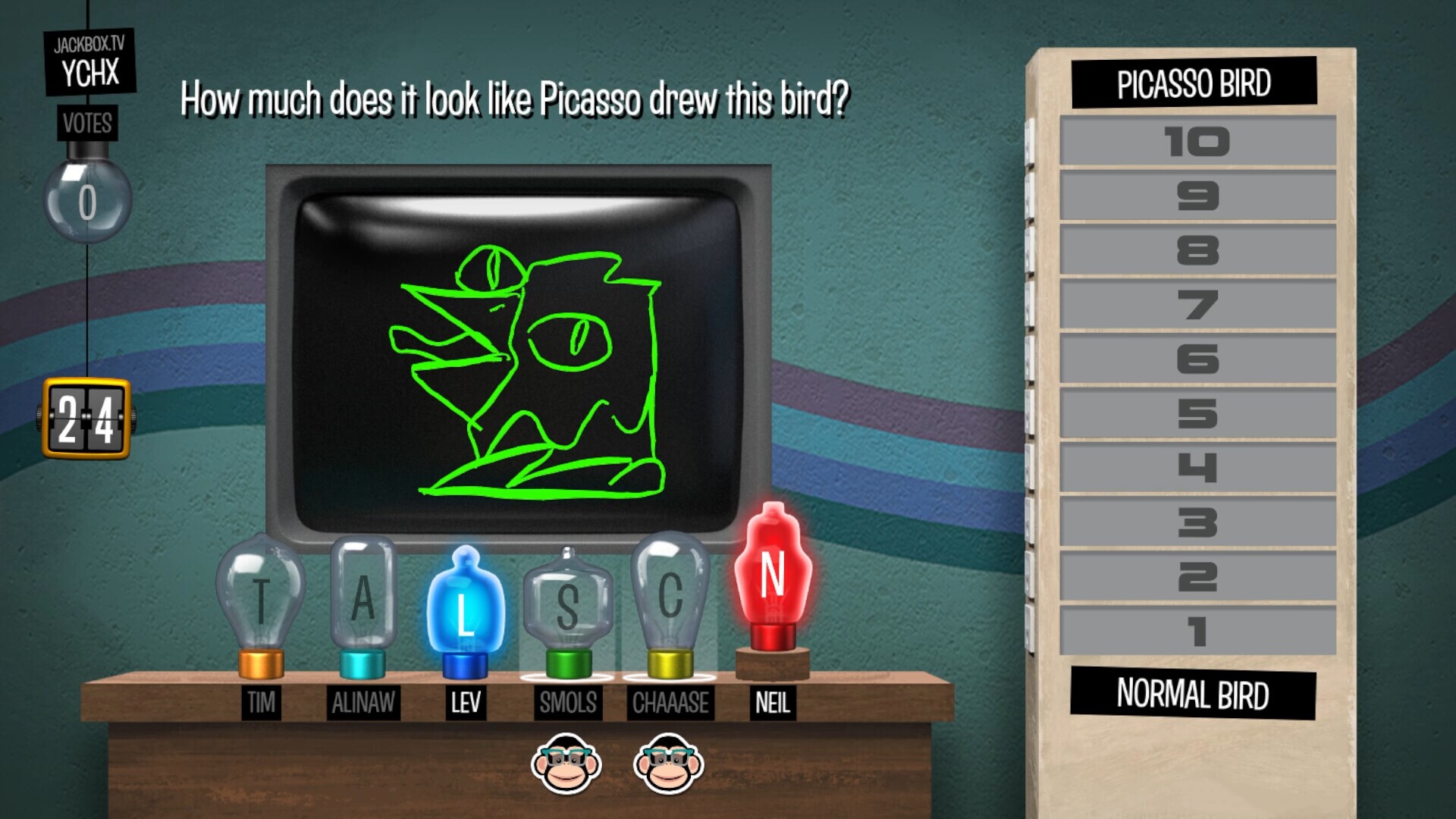The width and height of the screenshot is (1456, 819).
Task: Click the VOTES counter bulb
Action: [x=88, y=199]
